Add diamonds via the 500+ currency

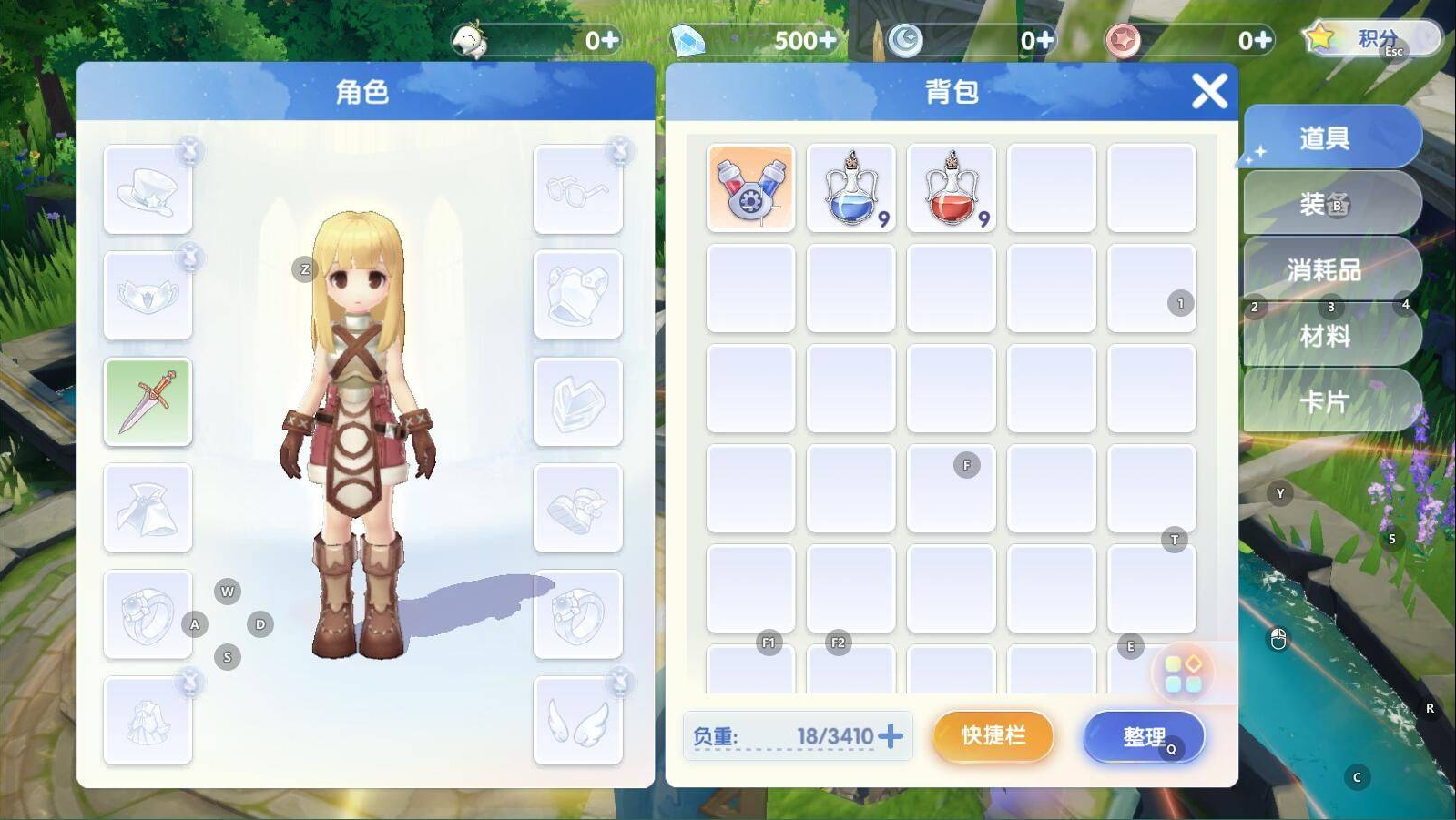828,40
